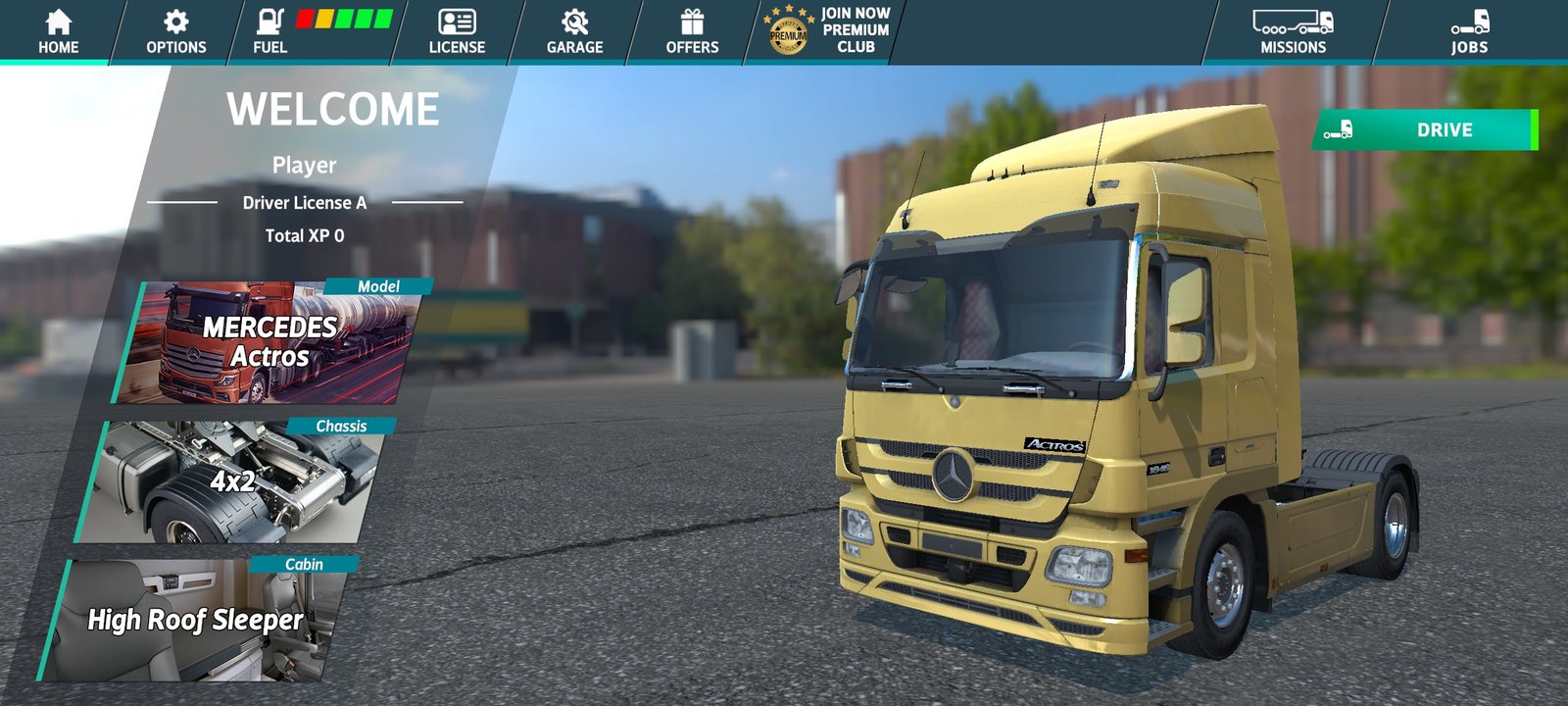Start driving with the Drive button
This screenshot has height=706, width=1568.
click(x=1426, y=130)
